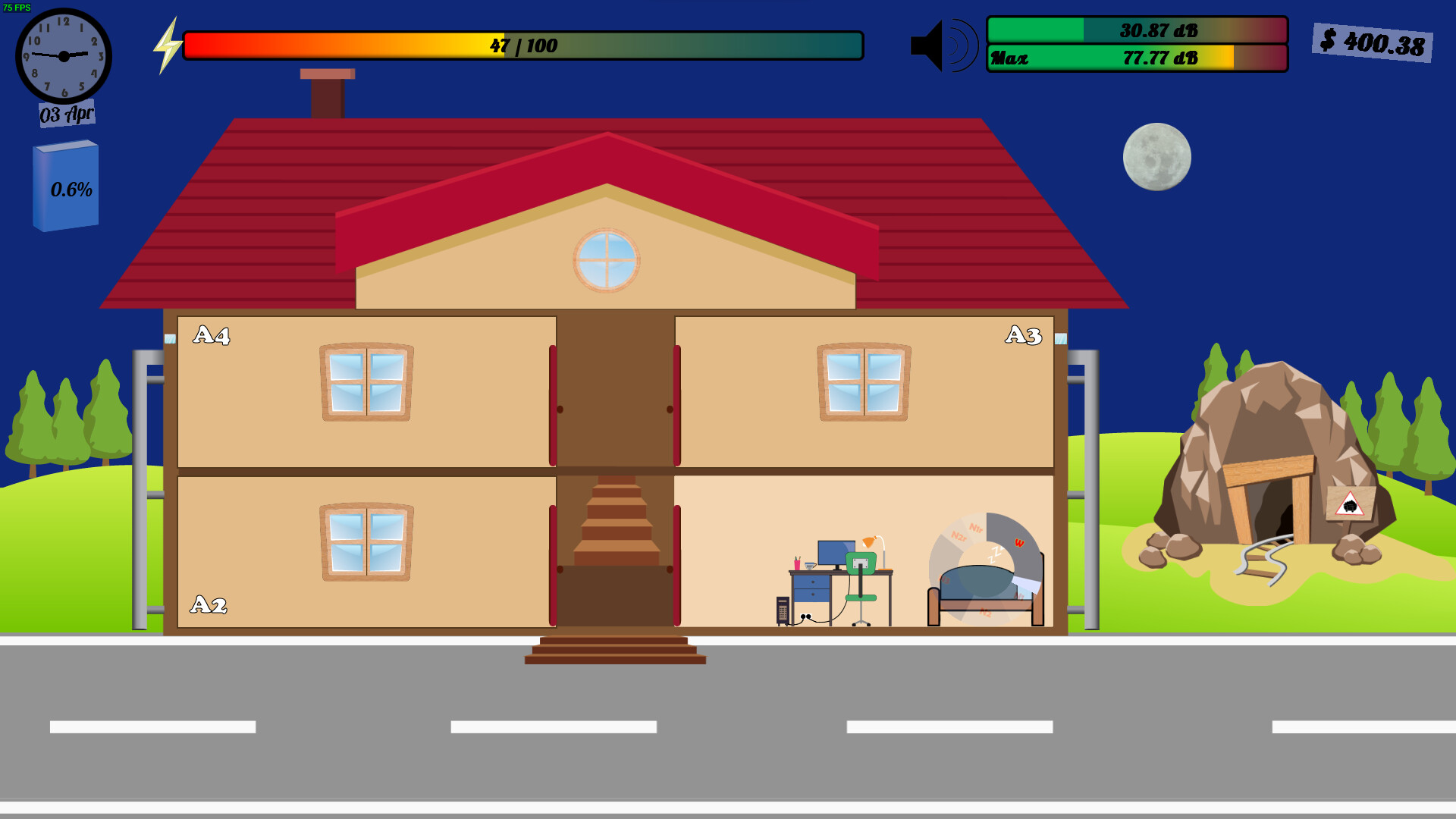Click the 03 Apr date label
1456x819 pixels.
(x=65, y=114)
